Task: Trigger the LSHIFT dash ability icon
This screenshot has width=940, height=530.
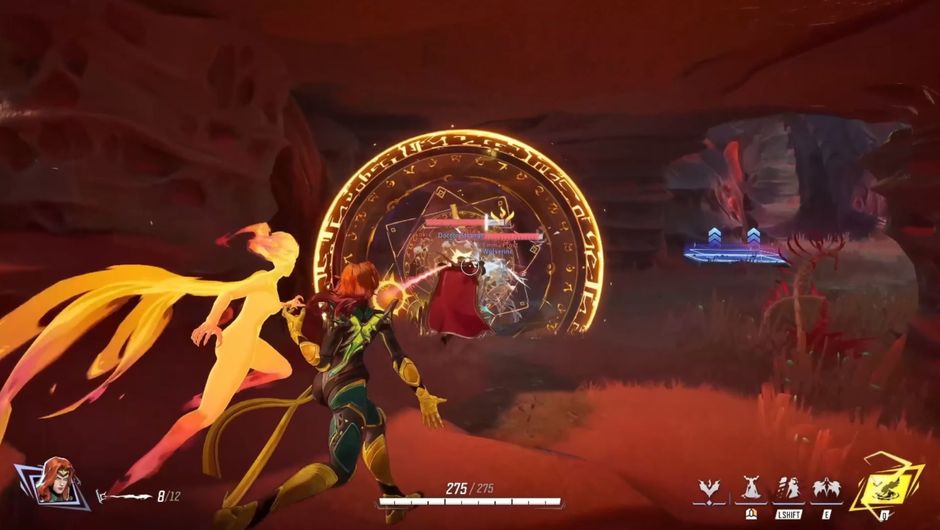Action: [x=788, y=489]
